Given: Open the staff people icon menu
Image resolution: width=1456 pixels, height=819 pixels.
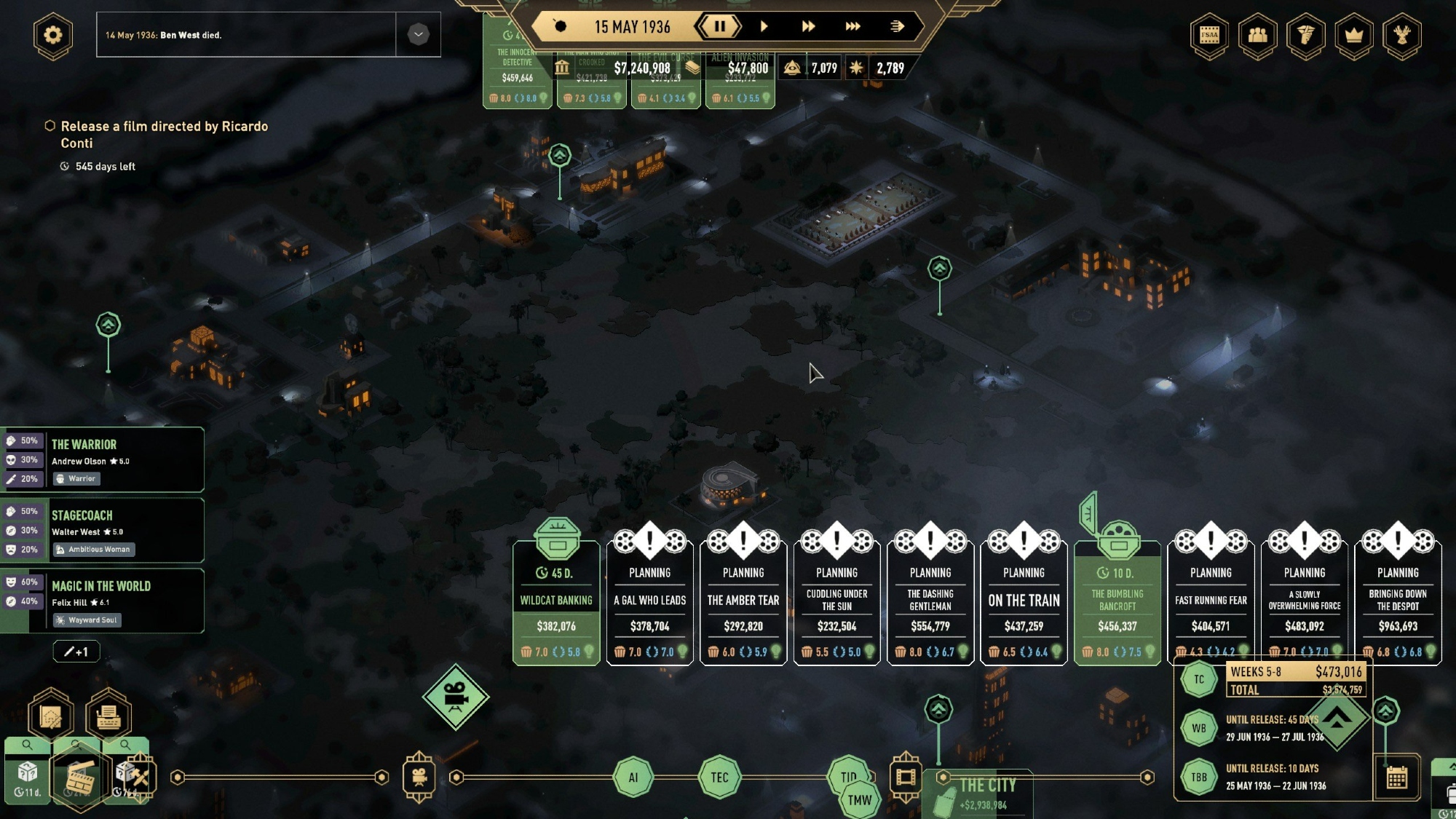Looking at the screenshot, I should coord(1257,35).
